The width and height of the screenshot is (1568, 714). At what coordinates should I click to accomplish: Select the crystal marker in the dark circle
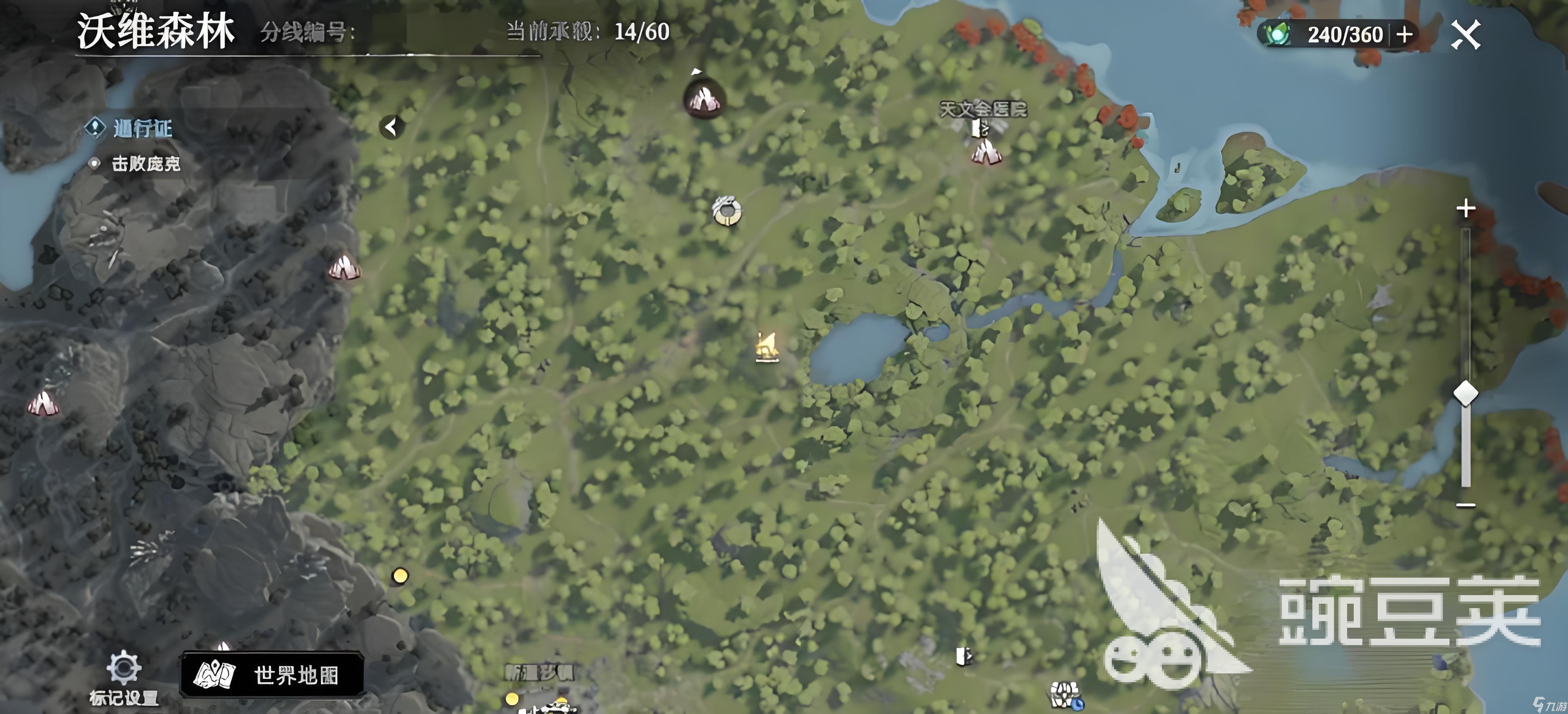[x=705, y=99]
